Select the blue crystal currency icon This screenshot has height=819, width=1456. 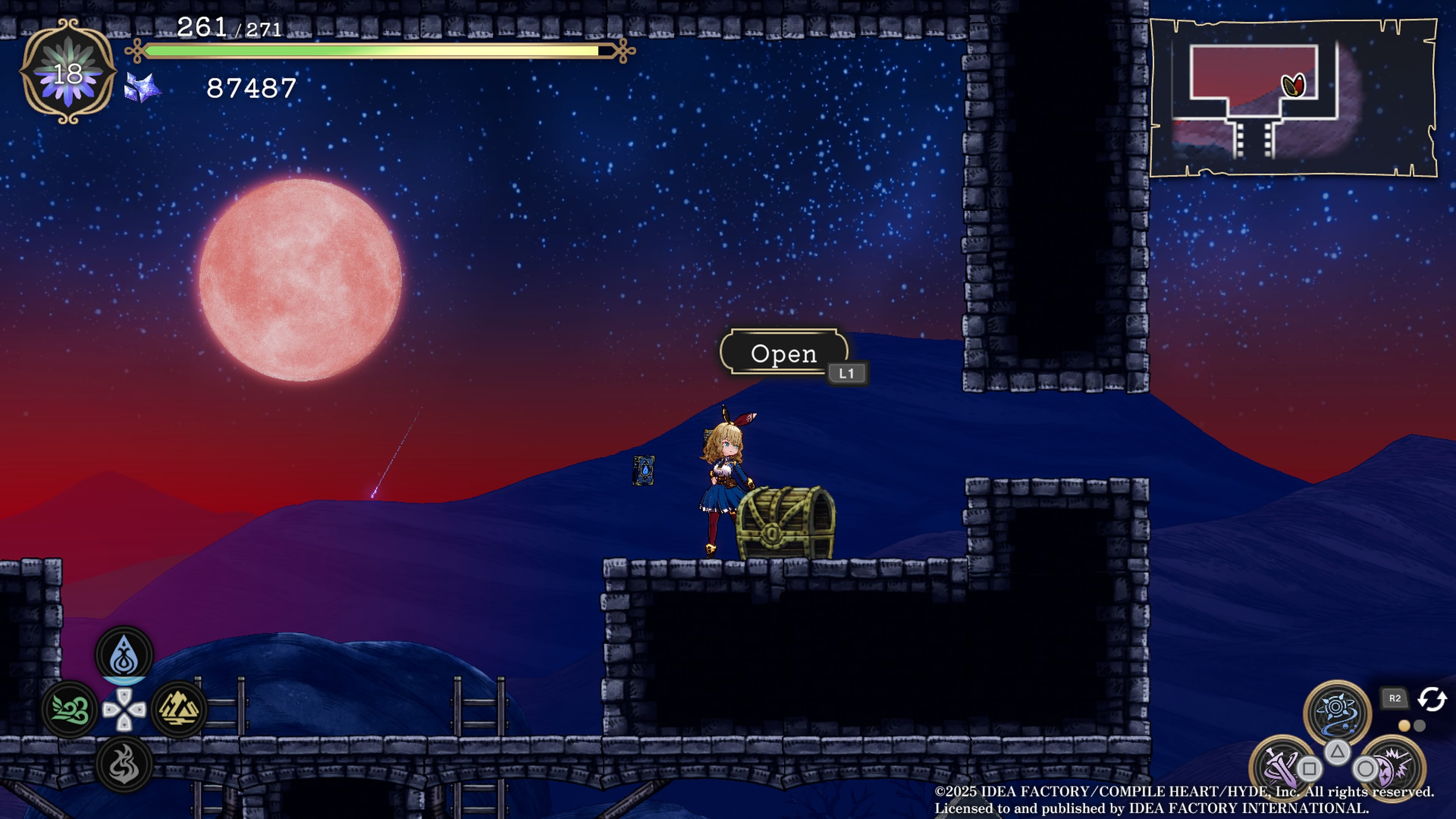142,88
